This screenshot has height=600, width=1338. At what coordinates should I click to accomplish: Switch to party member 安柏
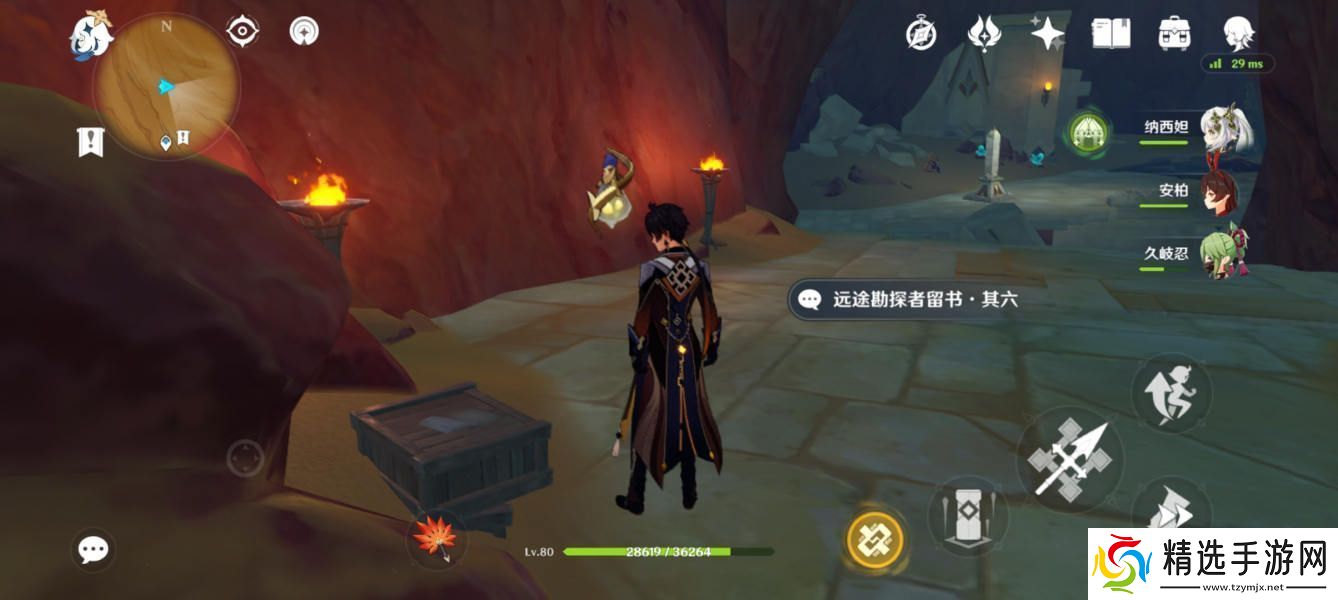(1219, 192)
